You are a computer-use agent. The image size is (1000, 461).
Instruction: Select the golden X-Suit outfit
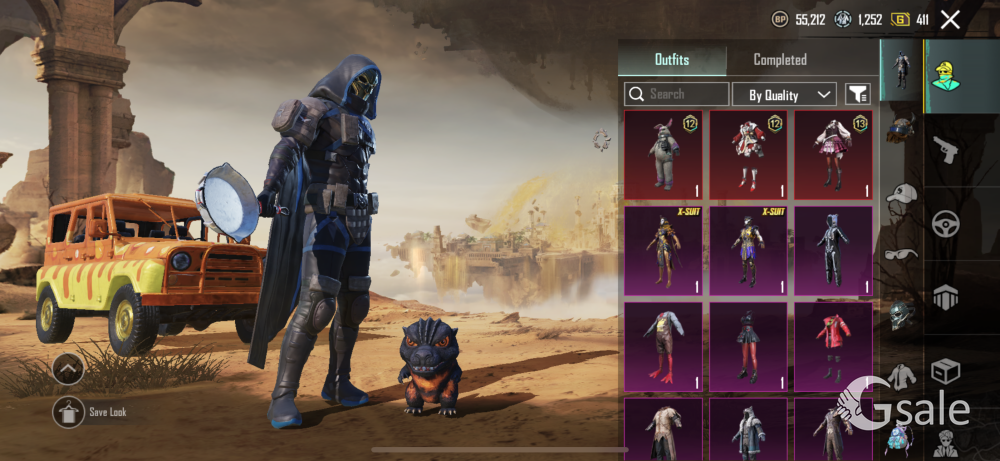pos(664,250)
